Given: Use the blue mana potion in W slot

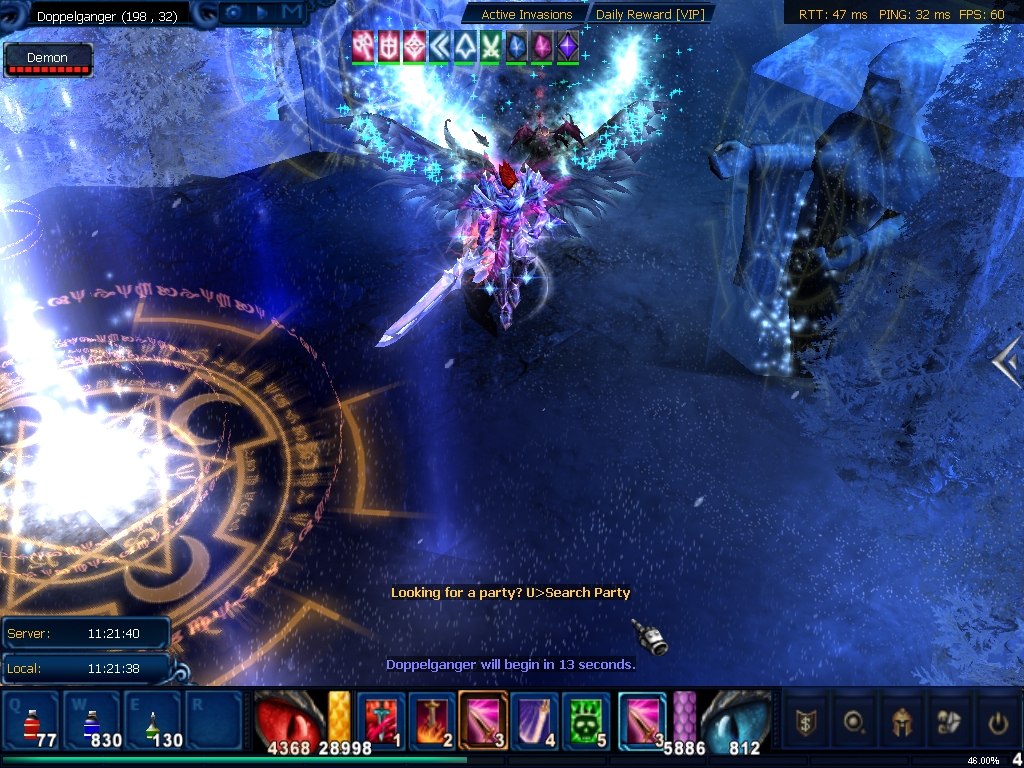Looking at the screenshot, I should click(x=91, y=719).
